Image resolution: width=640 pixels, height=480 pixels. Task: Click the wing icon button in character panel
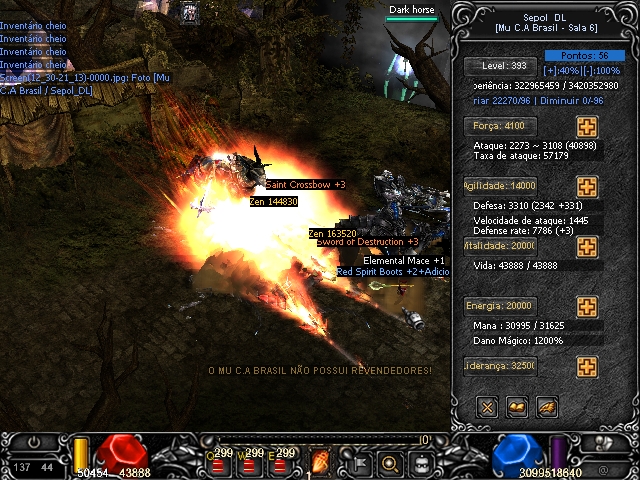(547, 407)
